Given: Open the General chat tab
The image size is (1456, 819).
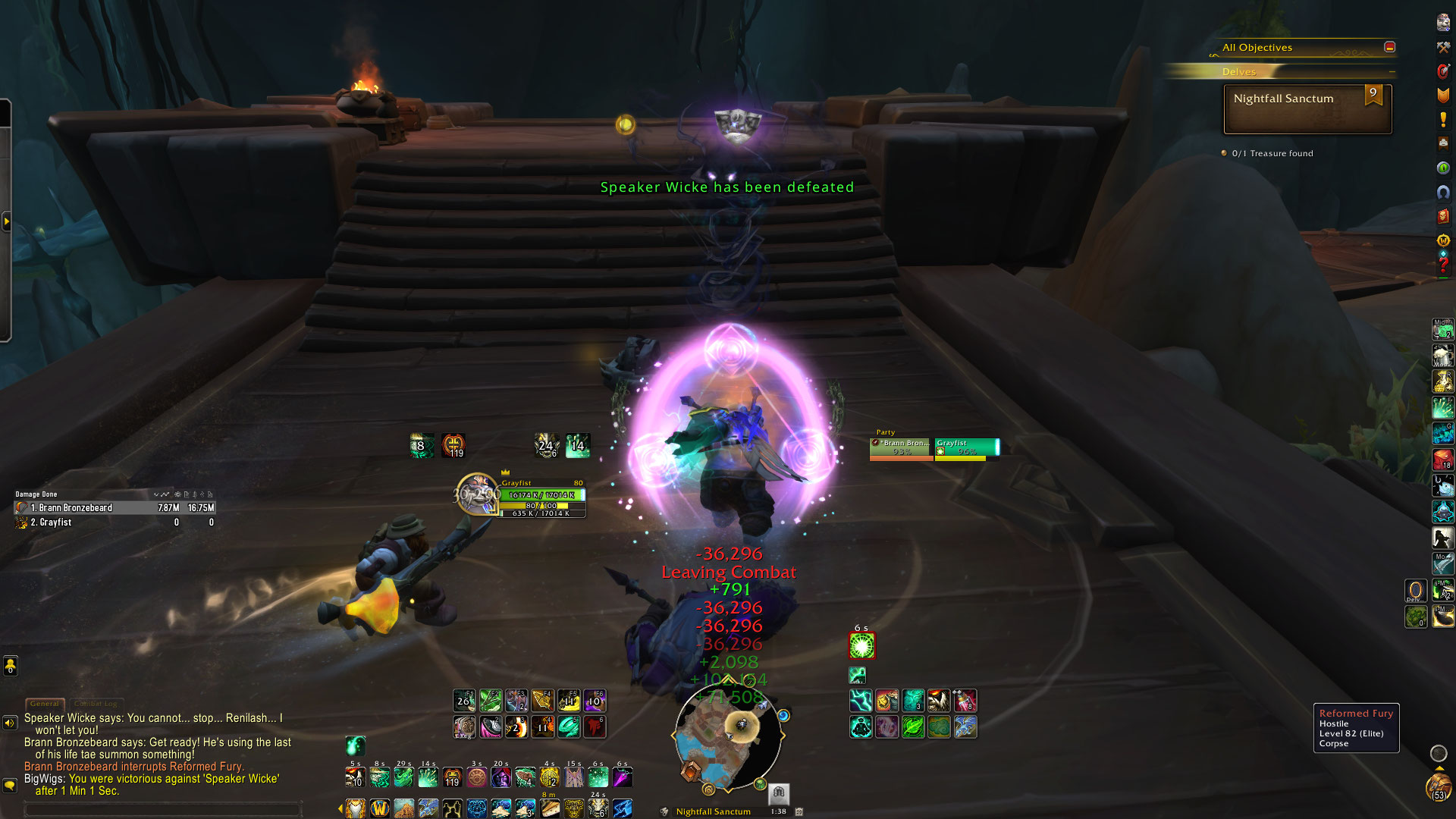Looking at the screenshot, I should tap(44, 704).
